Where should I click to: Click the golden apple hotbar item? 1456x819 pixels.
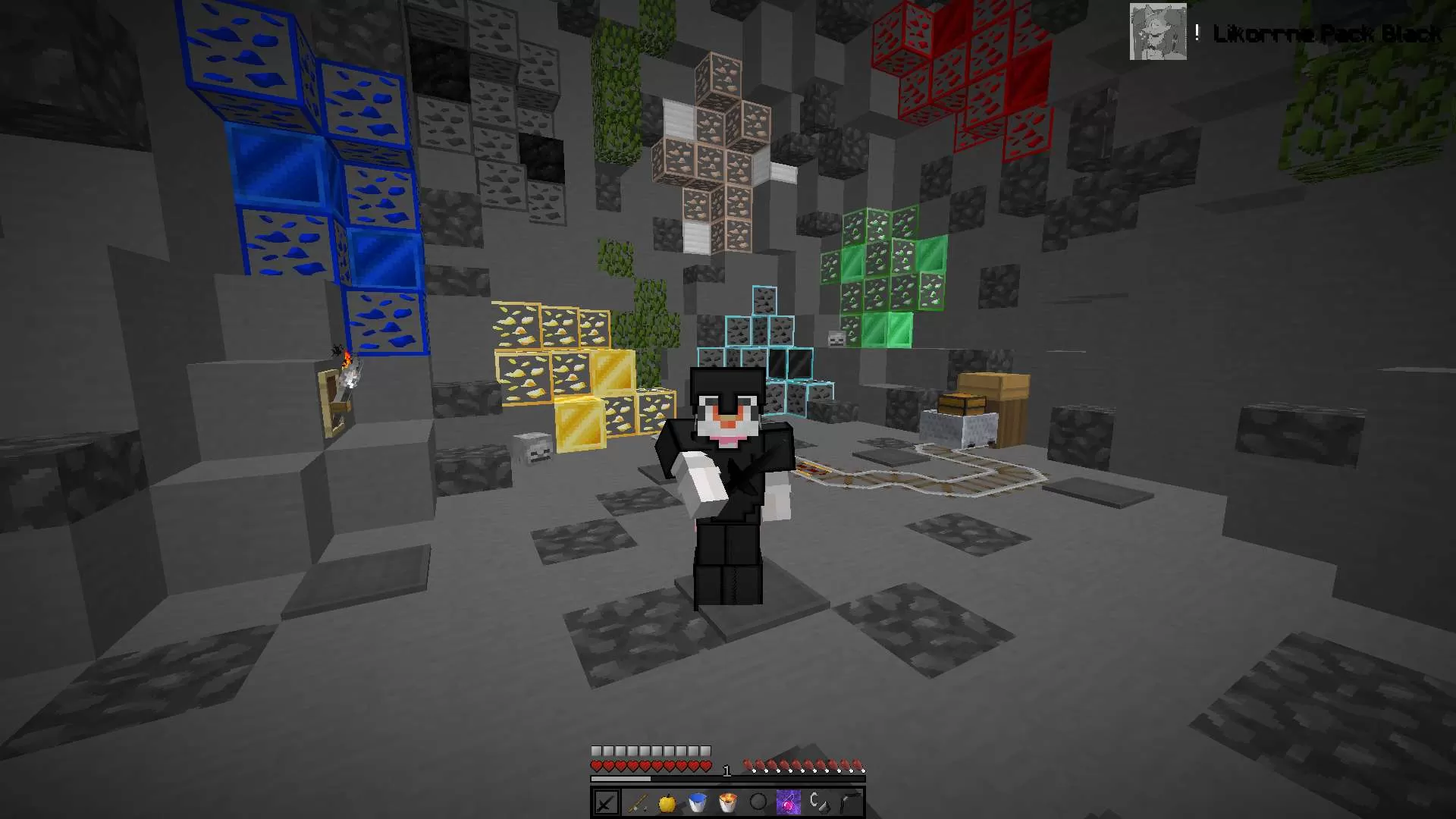667,802
